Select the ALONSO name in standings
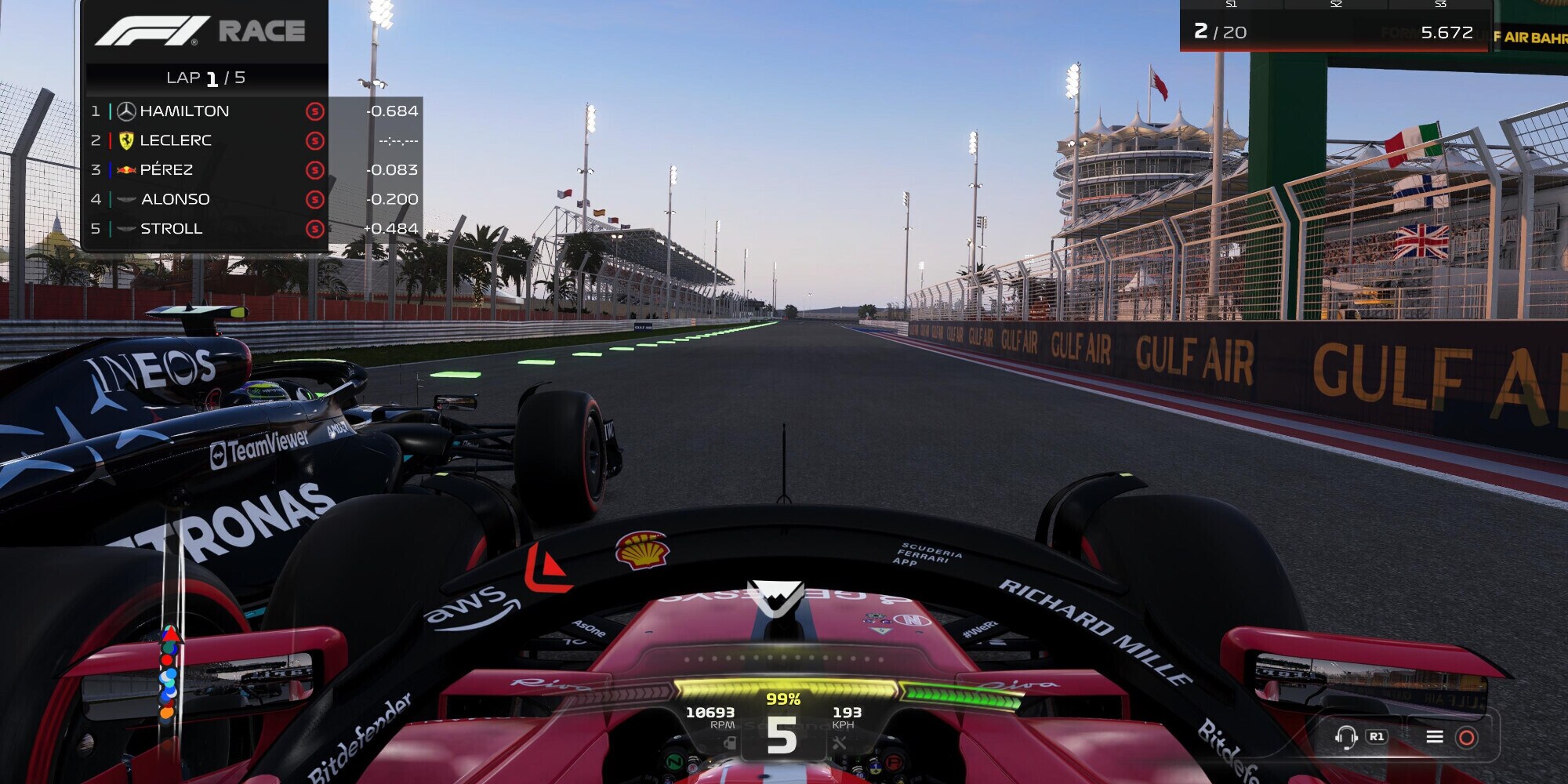Screen dimensions: 1568x784 click(x=176, y=198)
